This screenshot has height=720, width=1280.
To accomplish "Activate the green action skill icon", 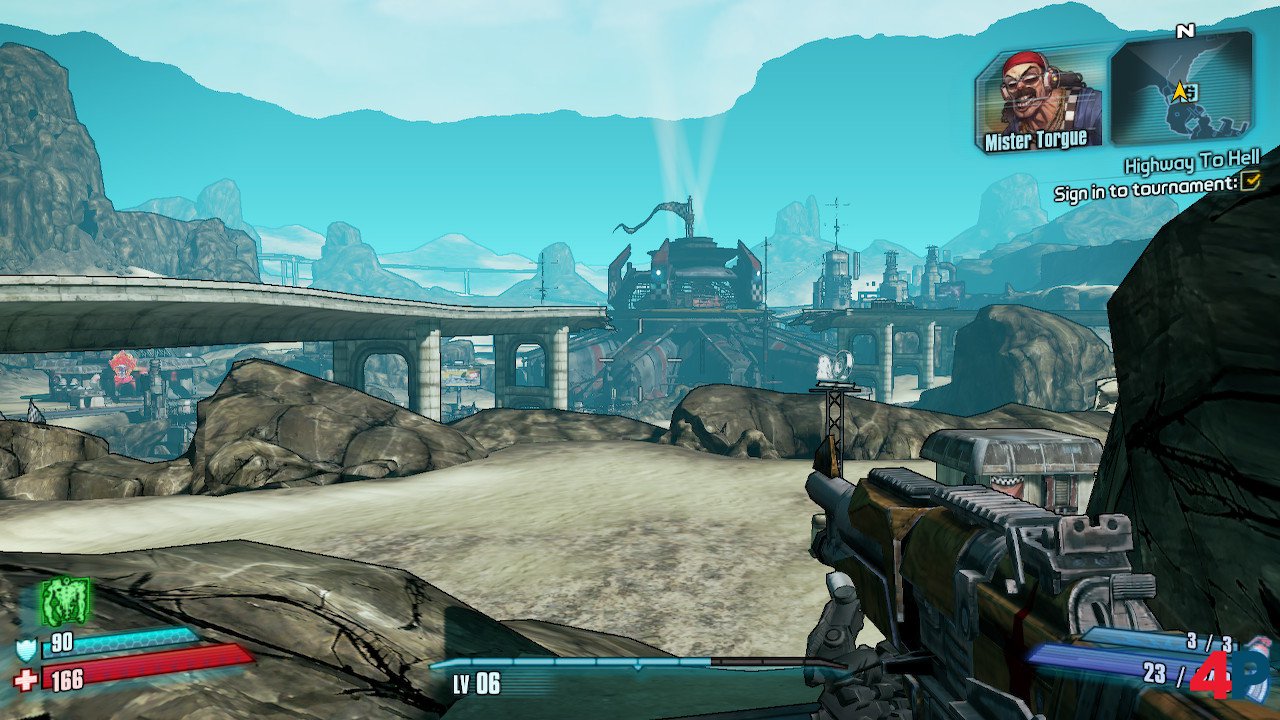I will pyautogui.click(x=65, y=601).
